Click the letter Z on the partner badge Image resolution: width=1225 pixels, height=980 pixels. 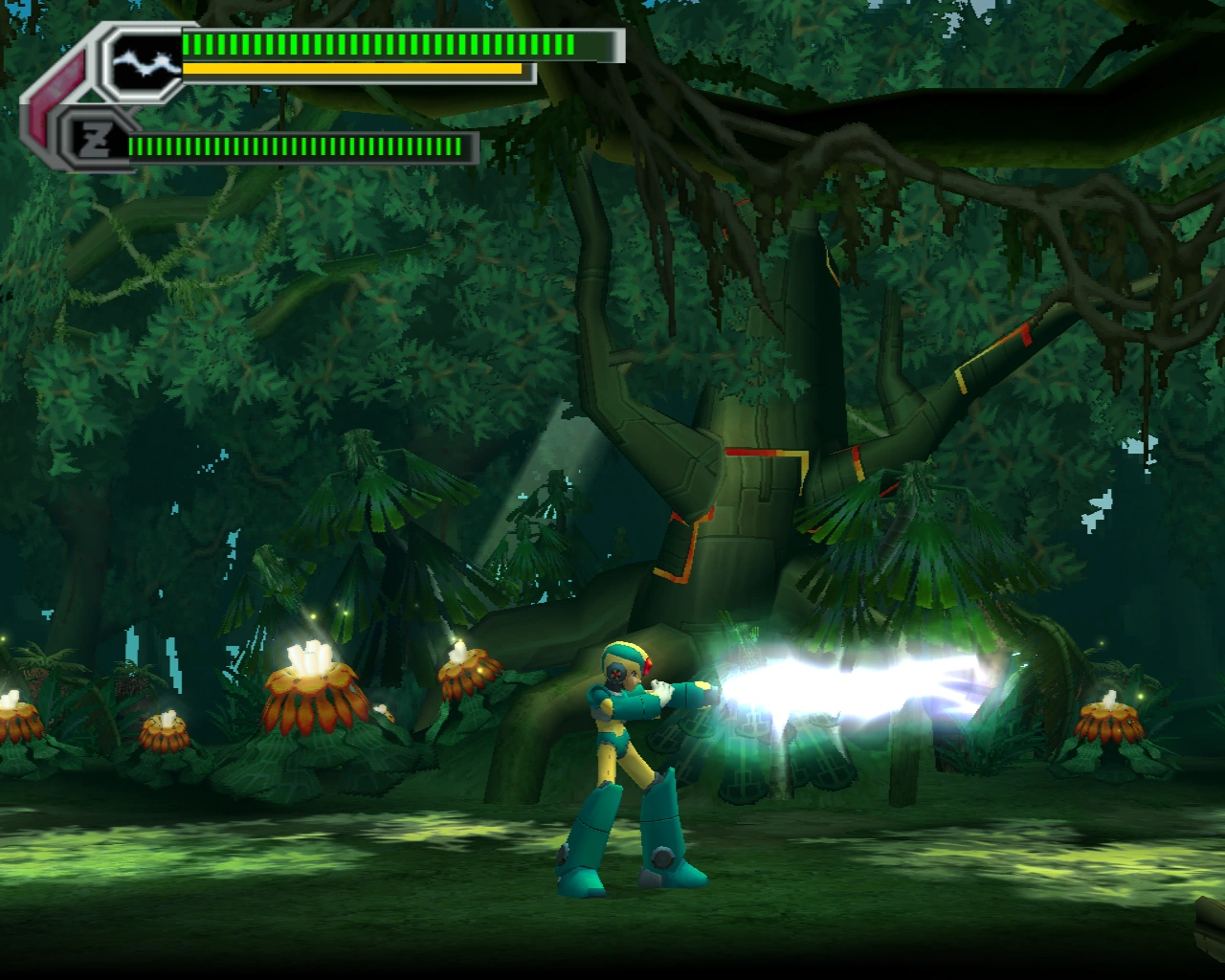(x=95, y=140)
